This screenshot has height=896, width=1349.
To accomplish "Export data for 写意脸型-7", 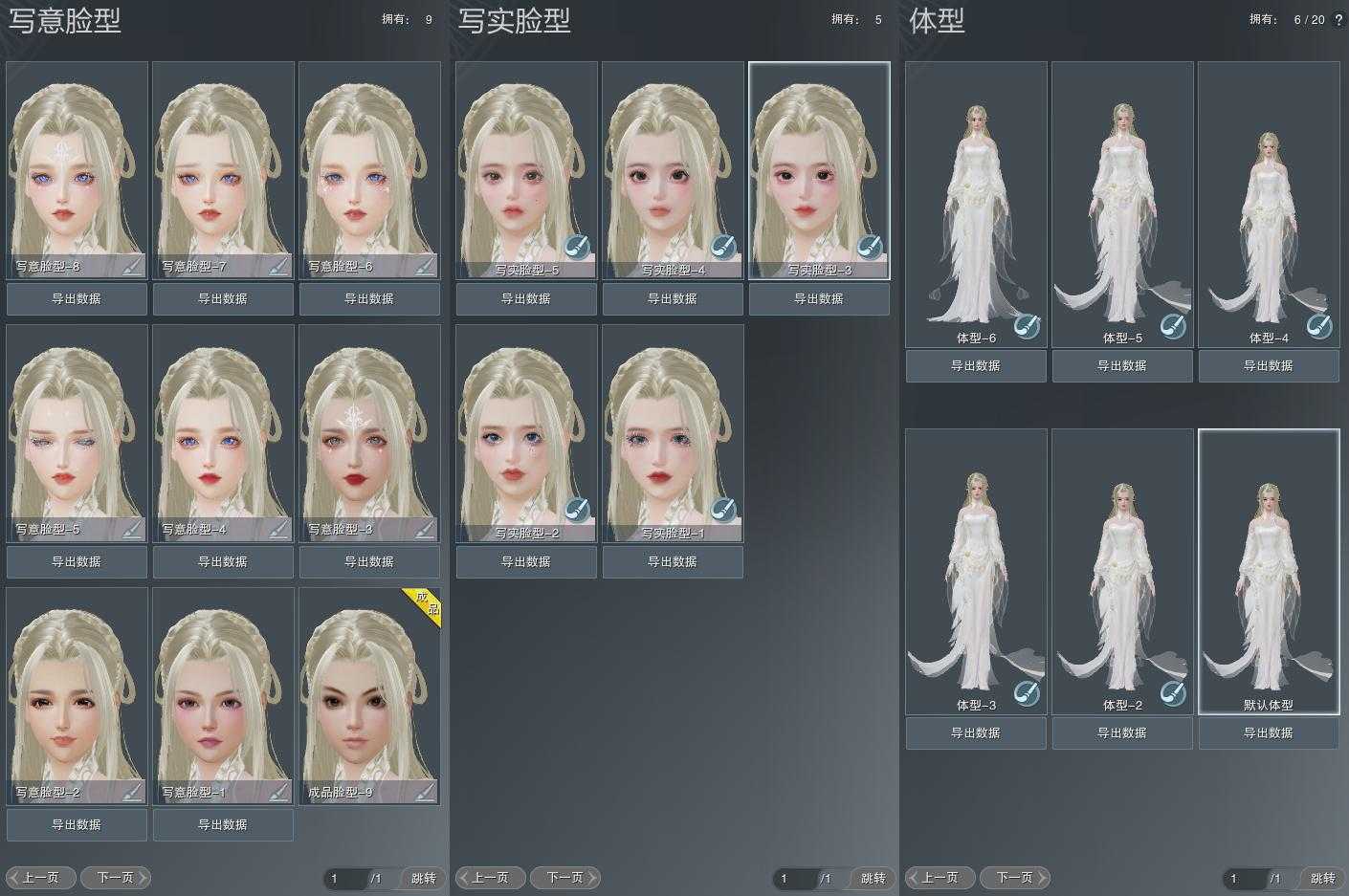I will [223, 299].
